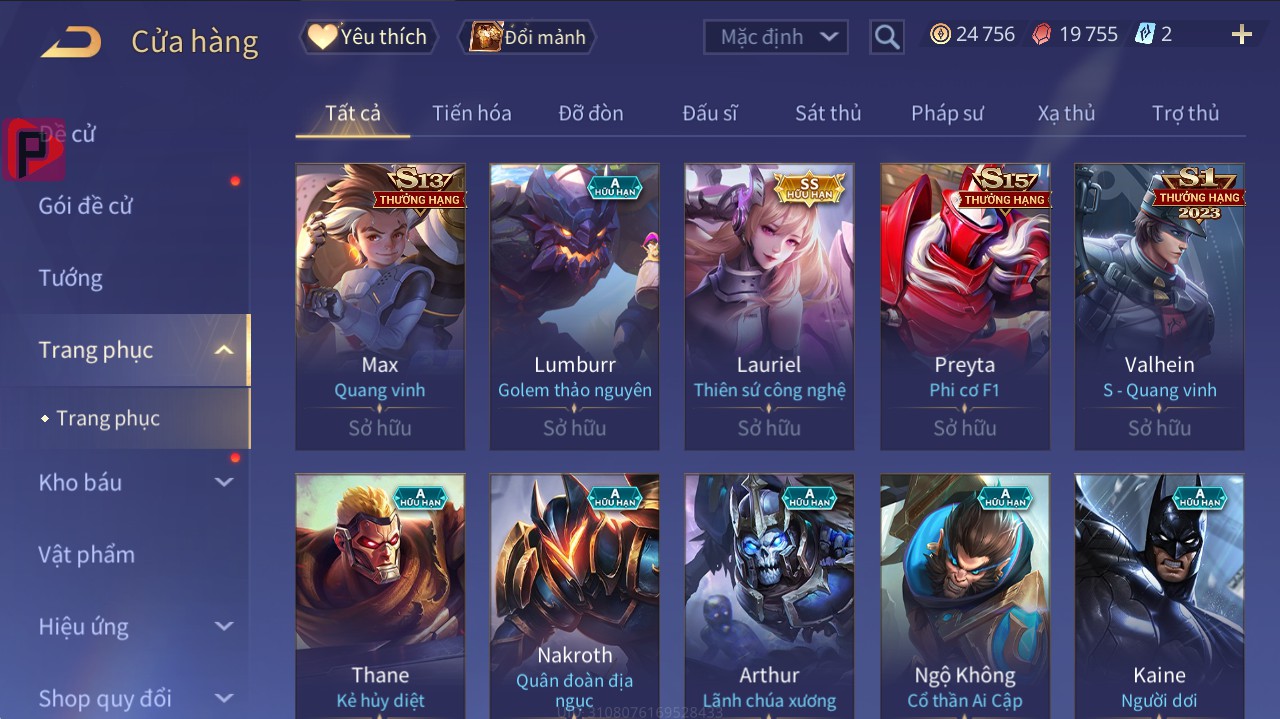The image size is (1280, 719).
Task: Filter by Pháp sư tab
Action: [947, 113]
